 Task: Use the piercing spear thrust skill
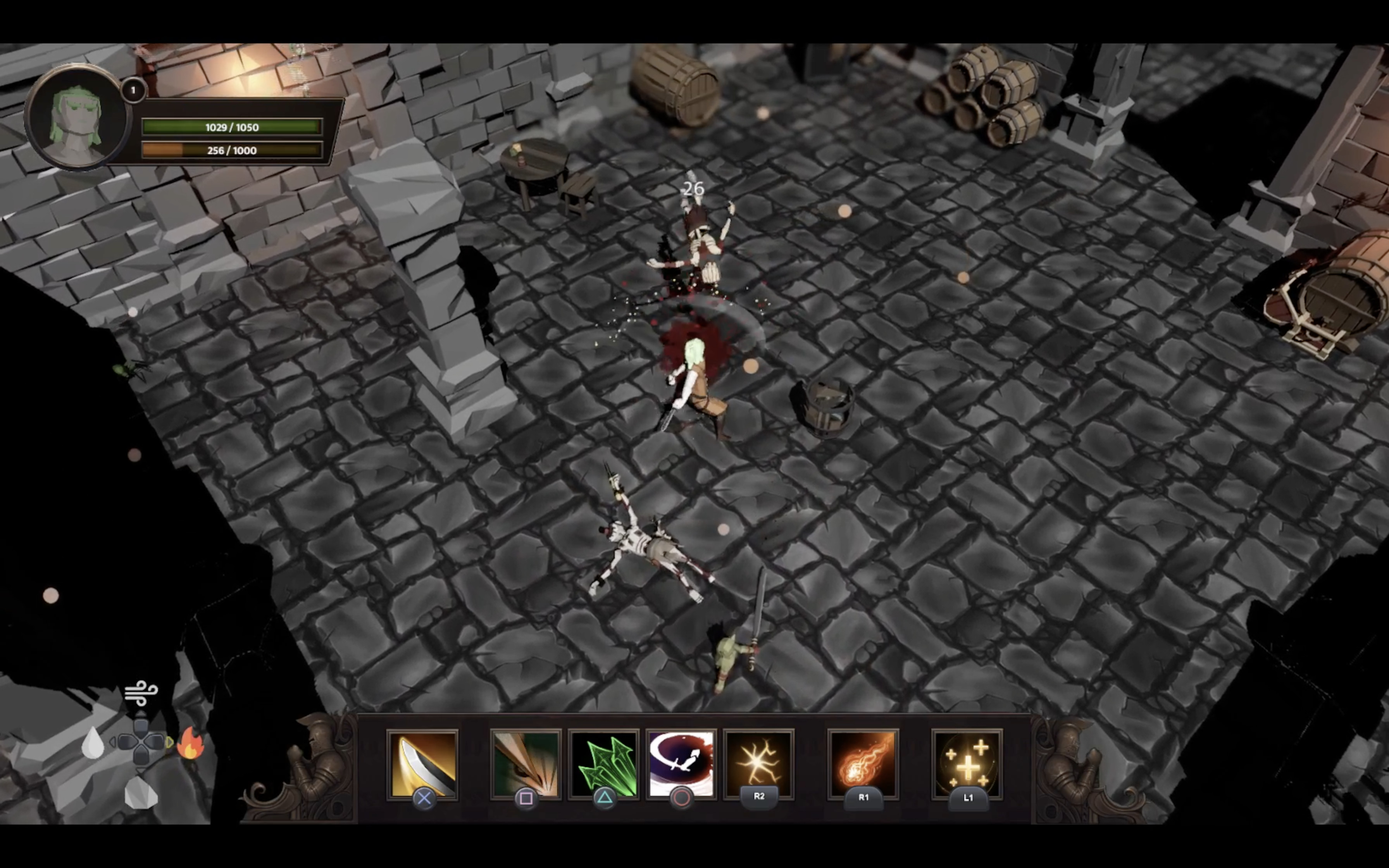click(x=525, y=764)
